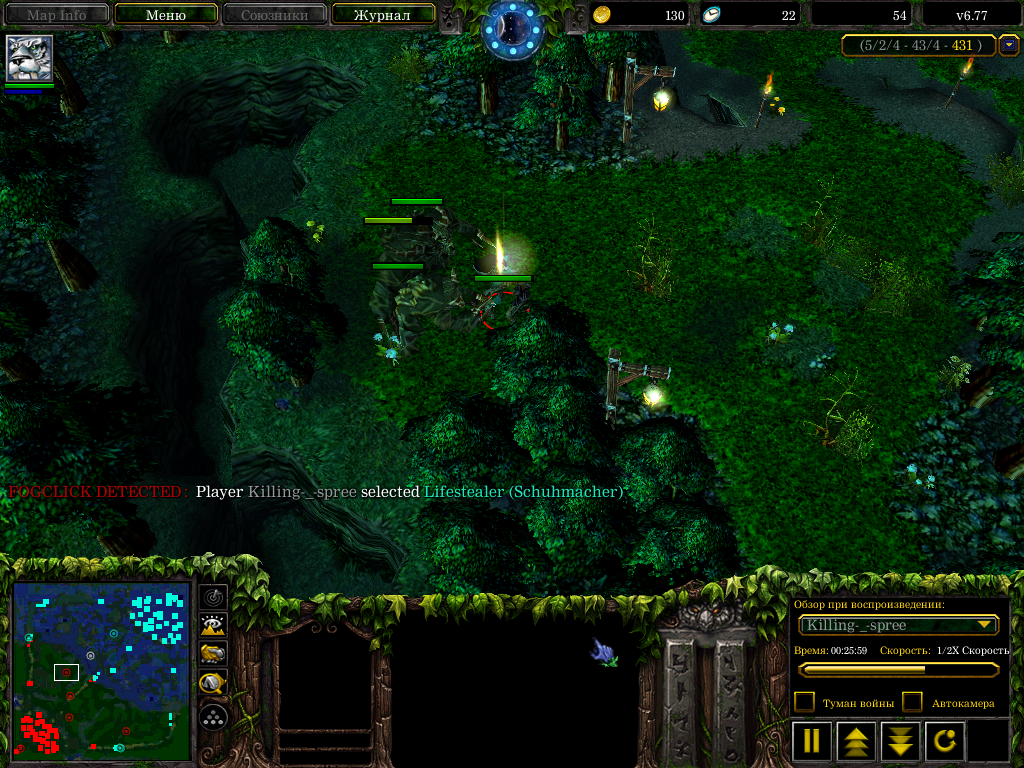The width and height of the screenshot is (1024, 768).
Task: Activate the minimap signal ping button
Action: [x=213, y=597]
